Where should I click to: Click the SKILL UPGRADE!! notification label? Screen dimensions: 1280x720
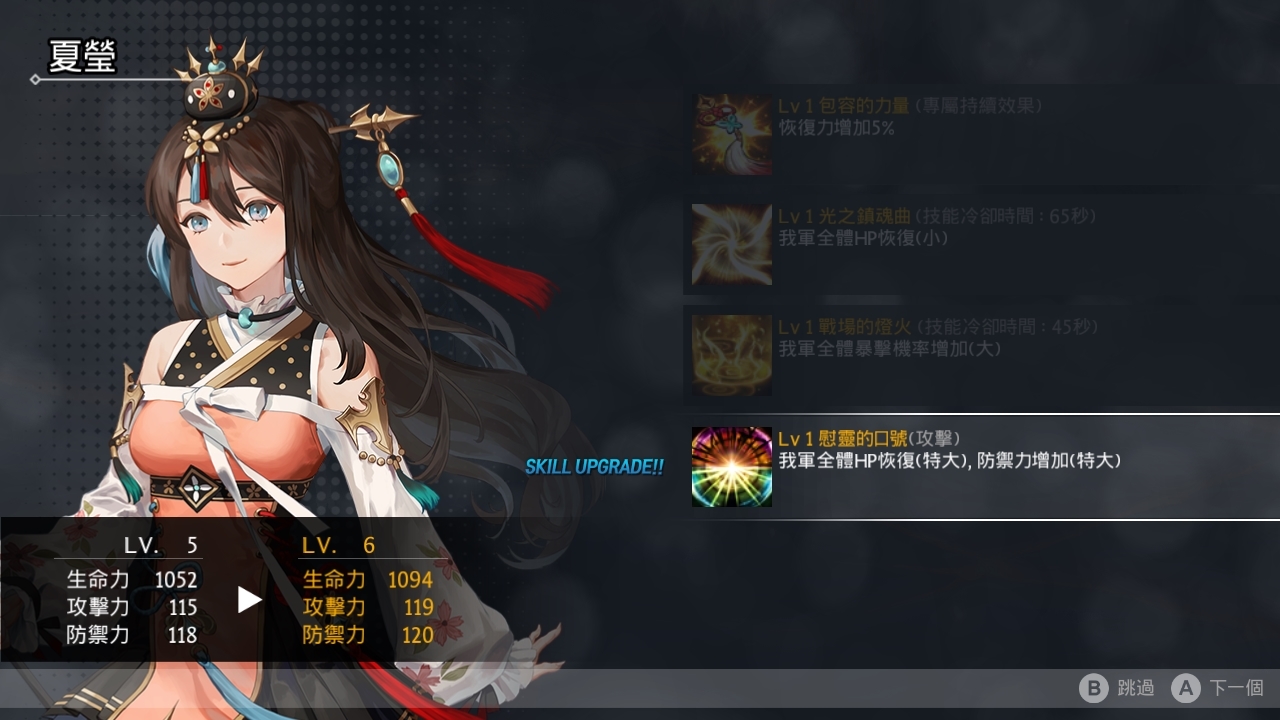point(595,465)
